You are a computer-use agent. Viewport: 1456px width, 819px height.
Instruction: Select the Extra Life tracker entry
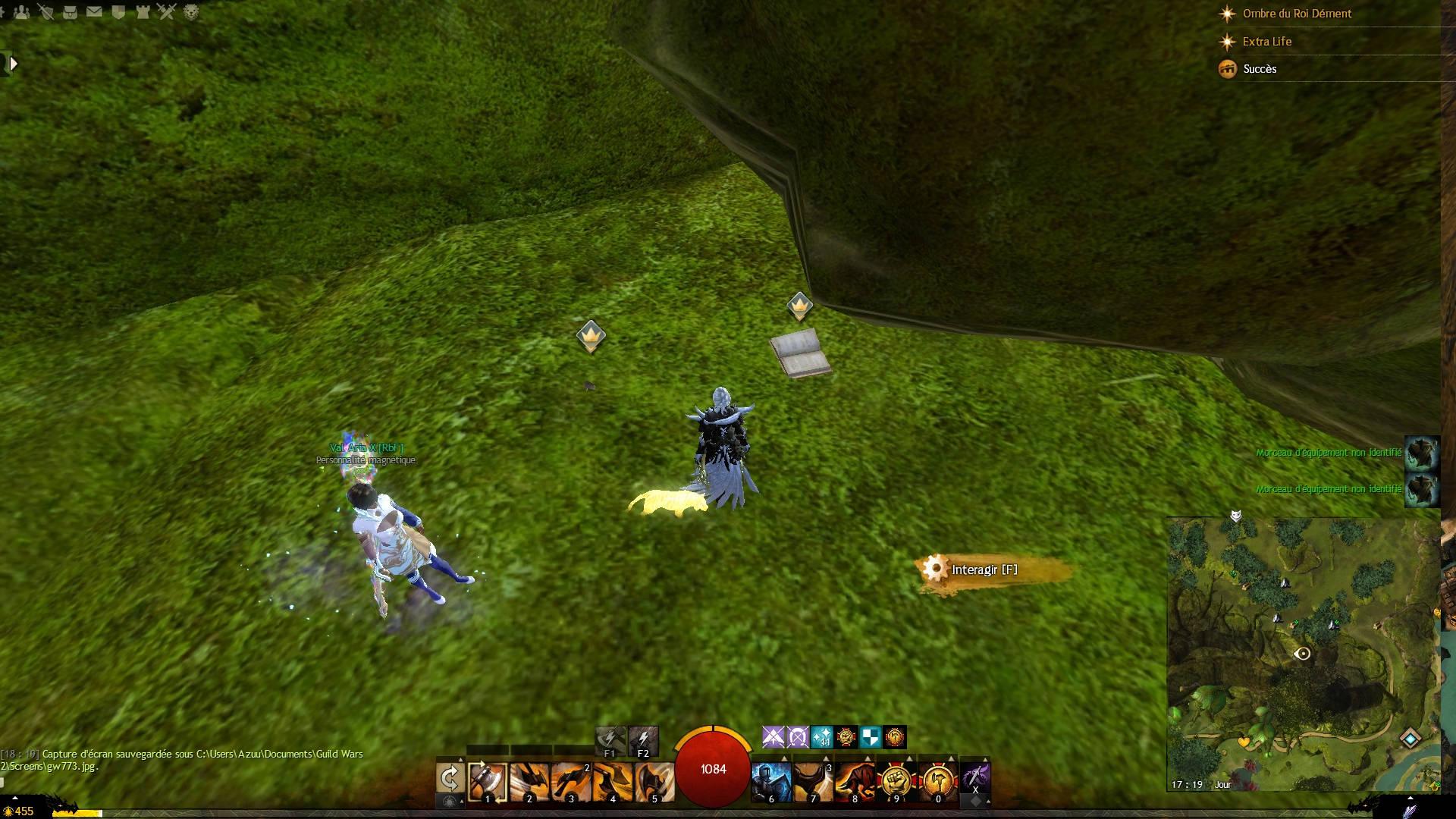1266,42
